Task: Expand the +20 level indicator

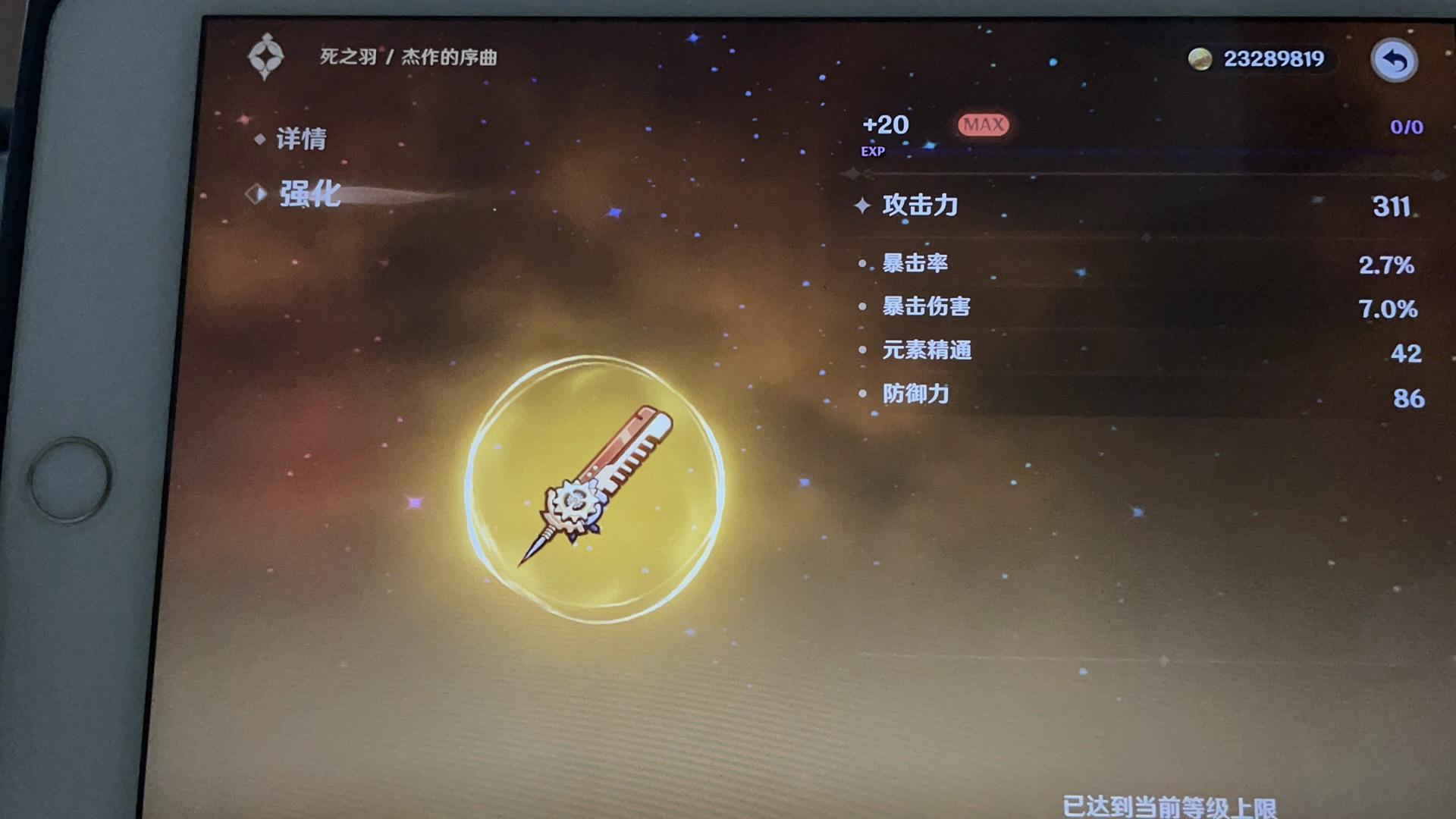Action: coord(886,126)
